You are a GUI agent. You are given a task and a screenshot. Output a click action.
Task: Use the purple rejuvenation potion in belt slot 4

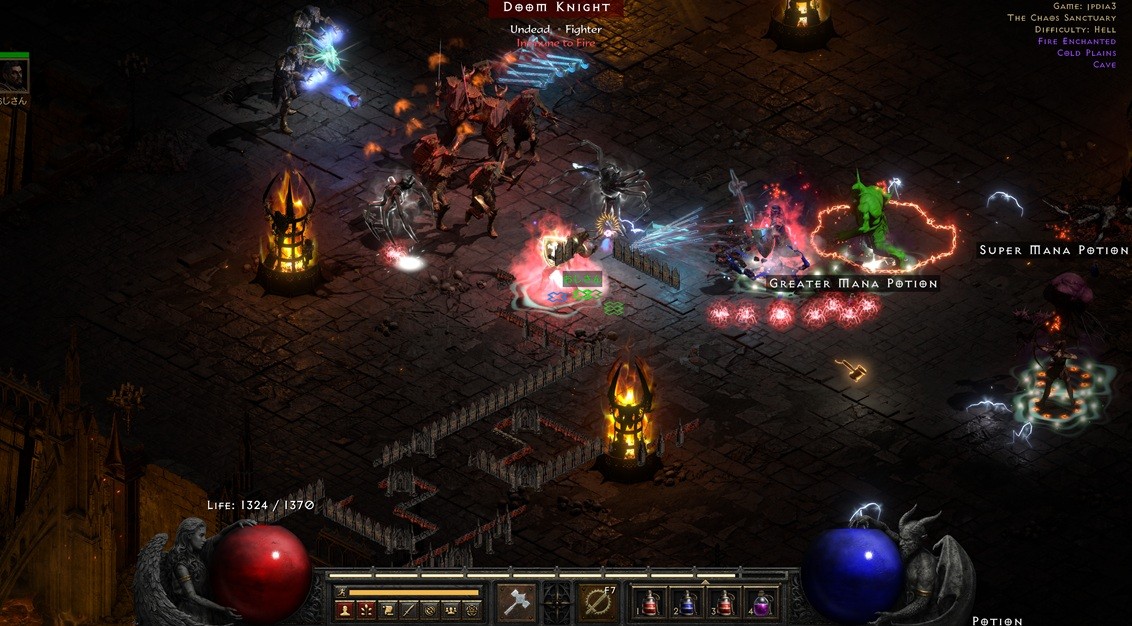(761, 603)
